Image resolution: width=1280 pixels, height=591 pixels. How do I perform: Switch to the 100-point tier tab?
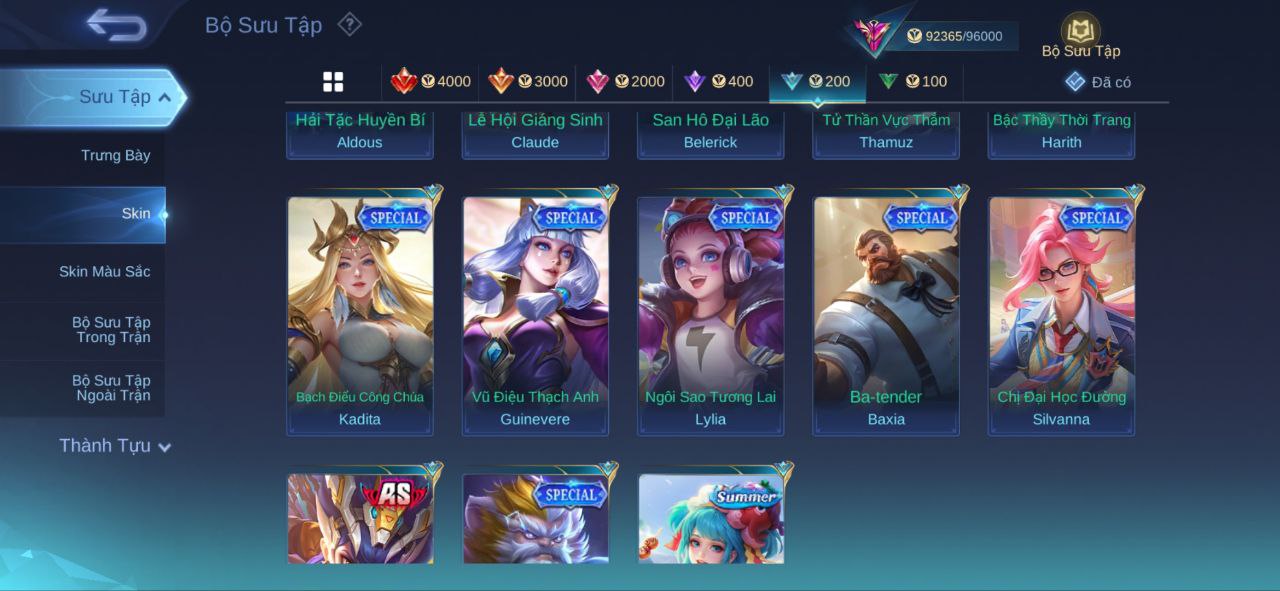tap(913, 82)
